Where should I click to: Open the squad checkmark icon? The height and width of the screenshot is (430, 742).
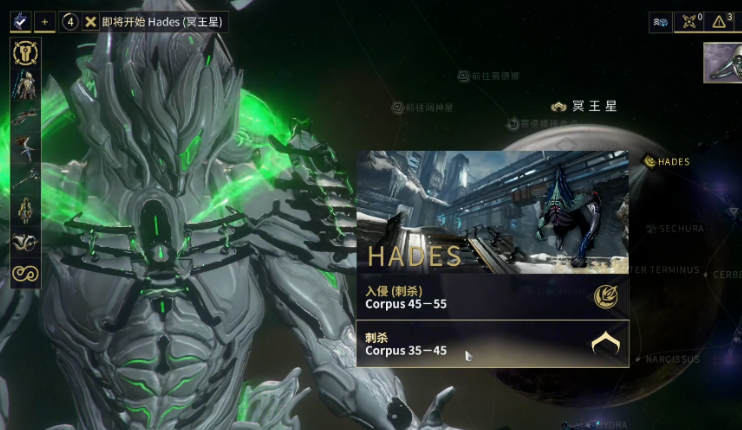coord(21,21)
